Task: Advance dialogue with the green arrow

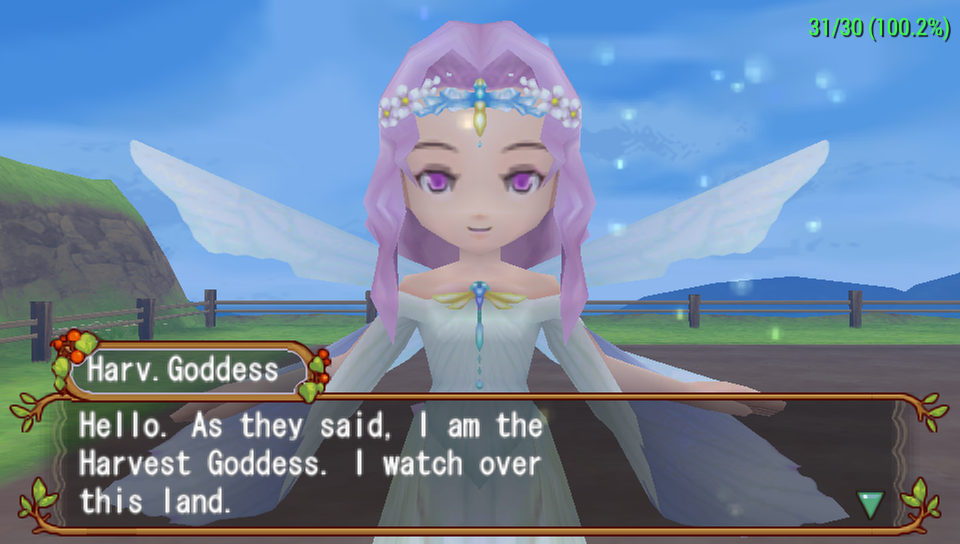Action: click(871, 503)
